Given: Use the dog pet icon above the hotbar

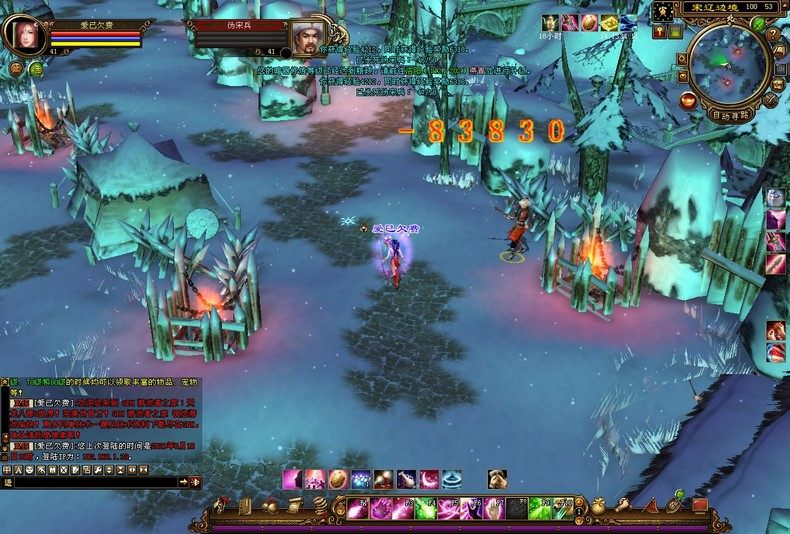Looking at the screenshot, I should coord(497,479).
